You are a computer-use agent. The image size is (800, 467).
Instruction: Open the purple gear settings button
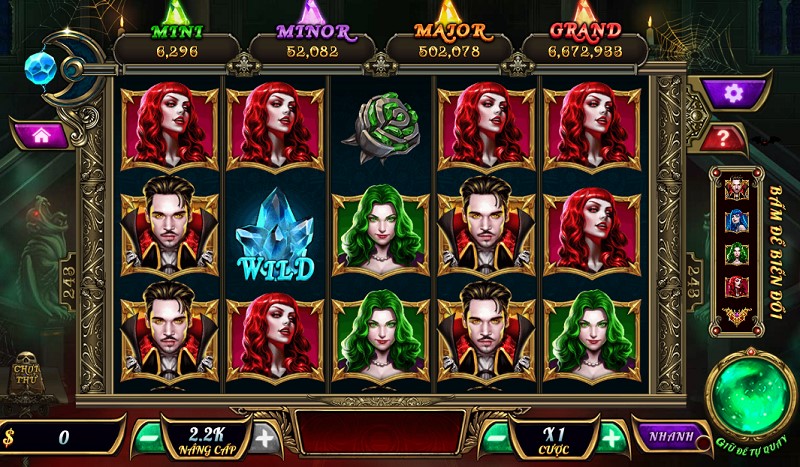tap(734, 93)
